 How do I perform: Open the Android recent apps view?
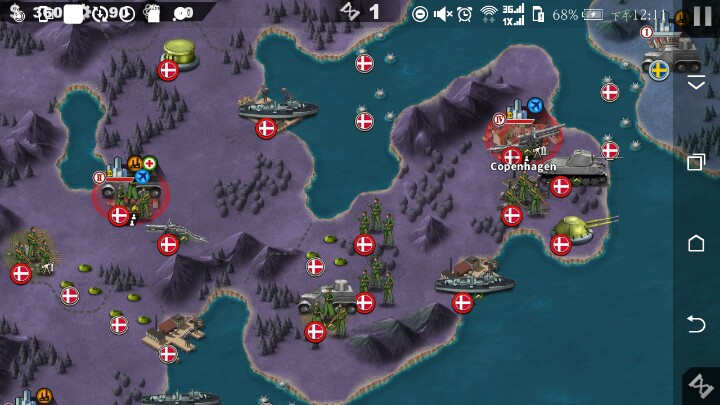coord(697,162)
